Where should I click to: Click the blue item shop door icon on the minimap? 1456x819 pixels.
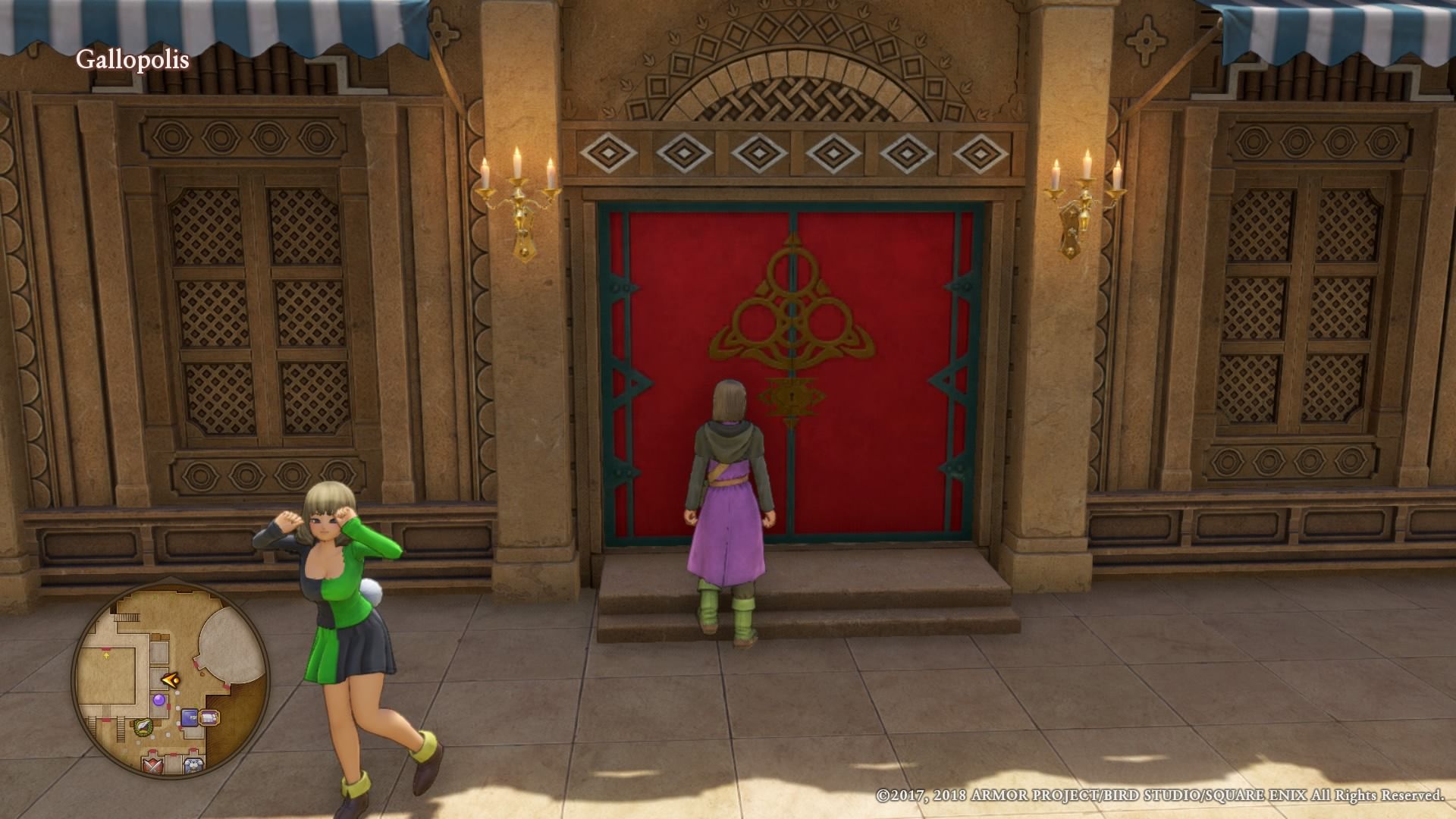(190, 717)
